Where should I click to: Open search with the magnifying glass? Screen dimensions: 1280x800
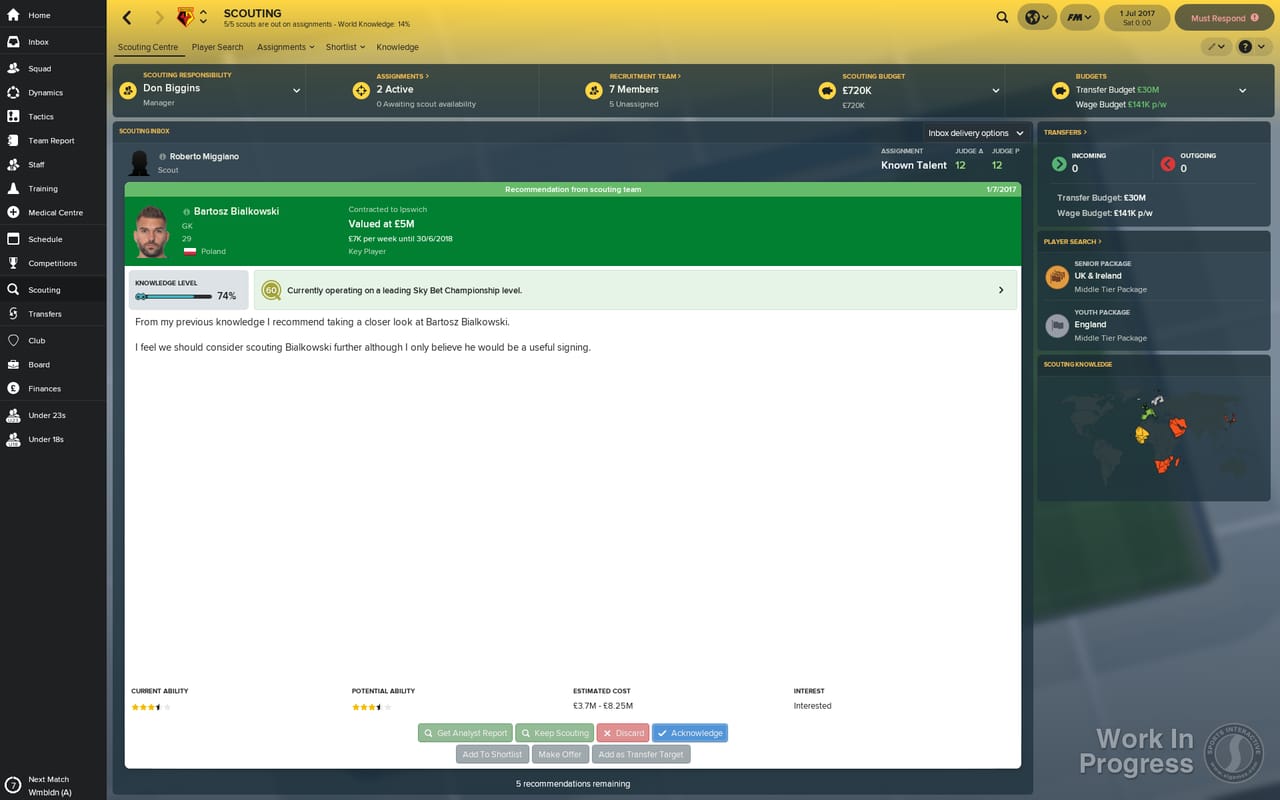[999, 17]
